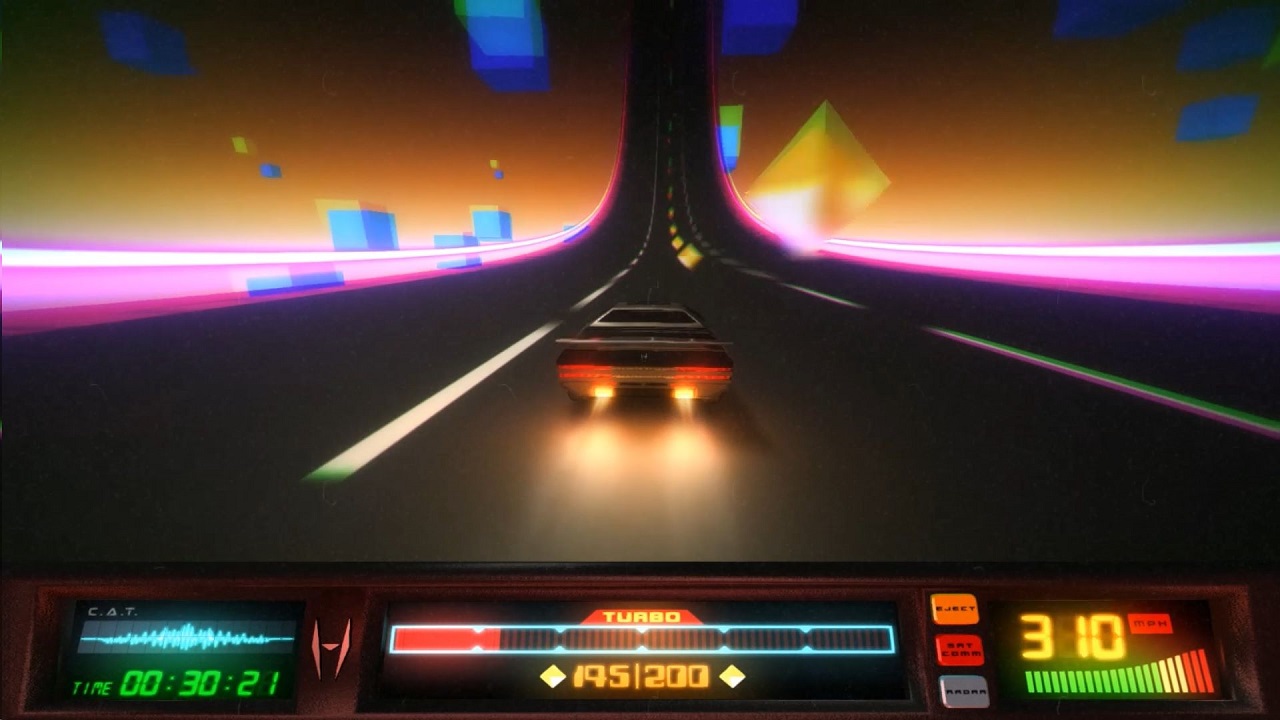The image size is (1280, 720).
Task: Activate the red SAT COMM button
Action: (x=959, y=650)
